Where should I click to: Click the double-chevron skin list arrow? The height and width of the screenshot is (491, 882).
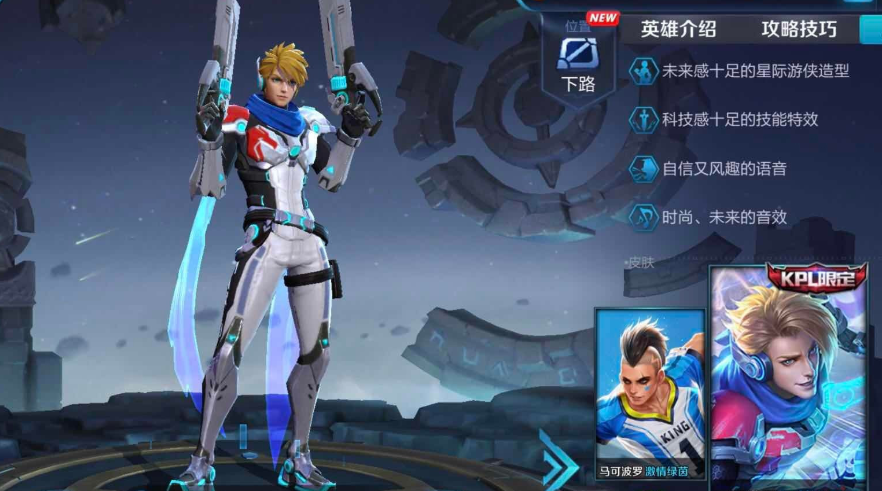557,461
